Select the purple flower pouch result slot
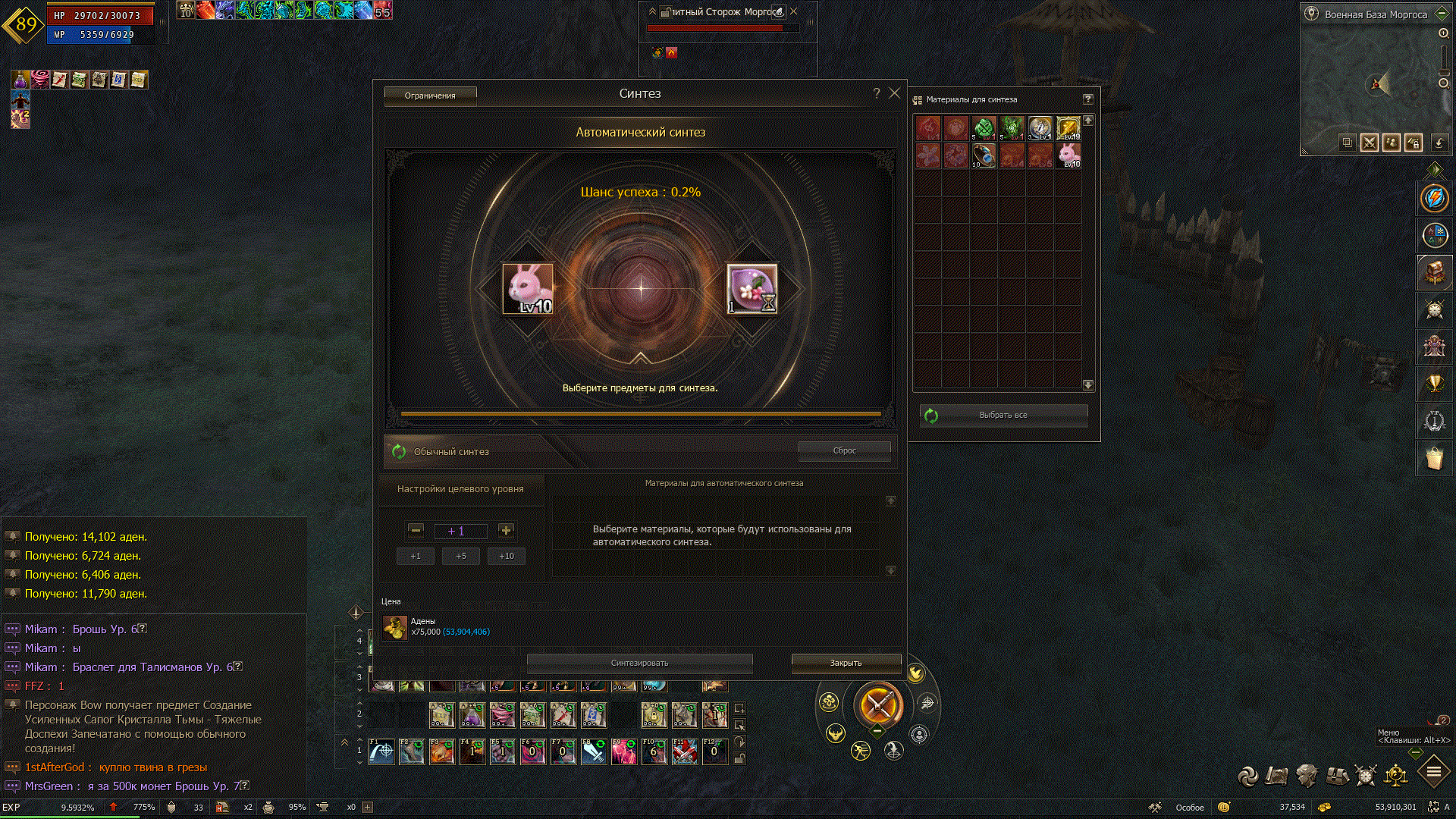This screenshot has width=1456, height=819. (x=752, y=289)
